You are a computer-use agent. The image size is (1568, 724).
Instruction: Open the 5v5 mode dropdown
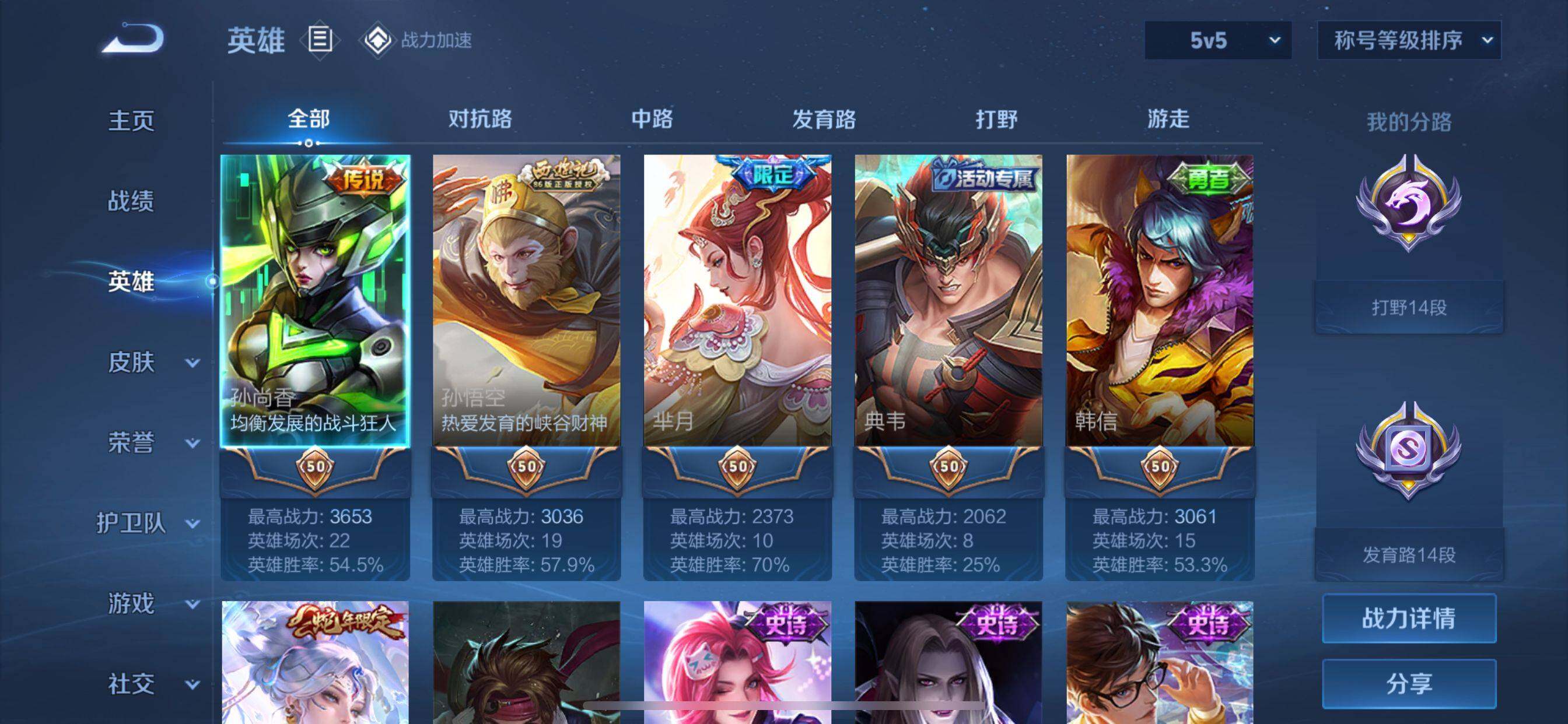pyautogui.click(x=1217, y=41)
